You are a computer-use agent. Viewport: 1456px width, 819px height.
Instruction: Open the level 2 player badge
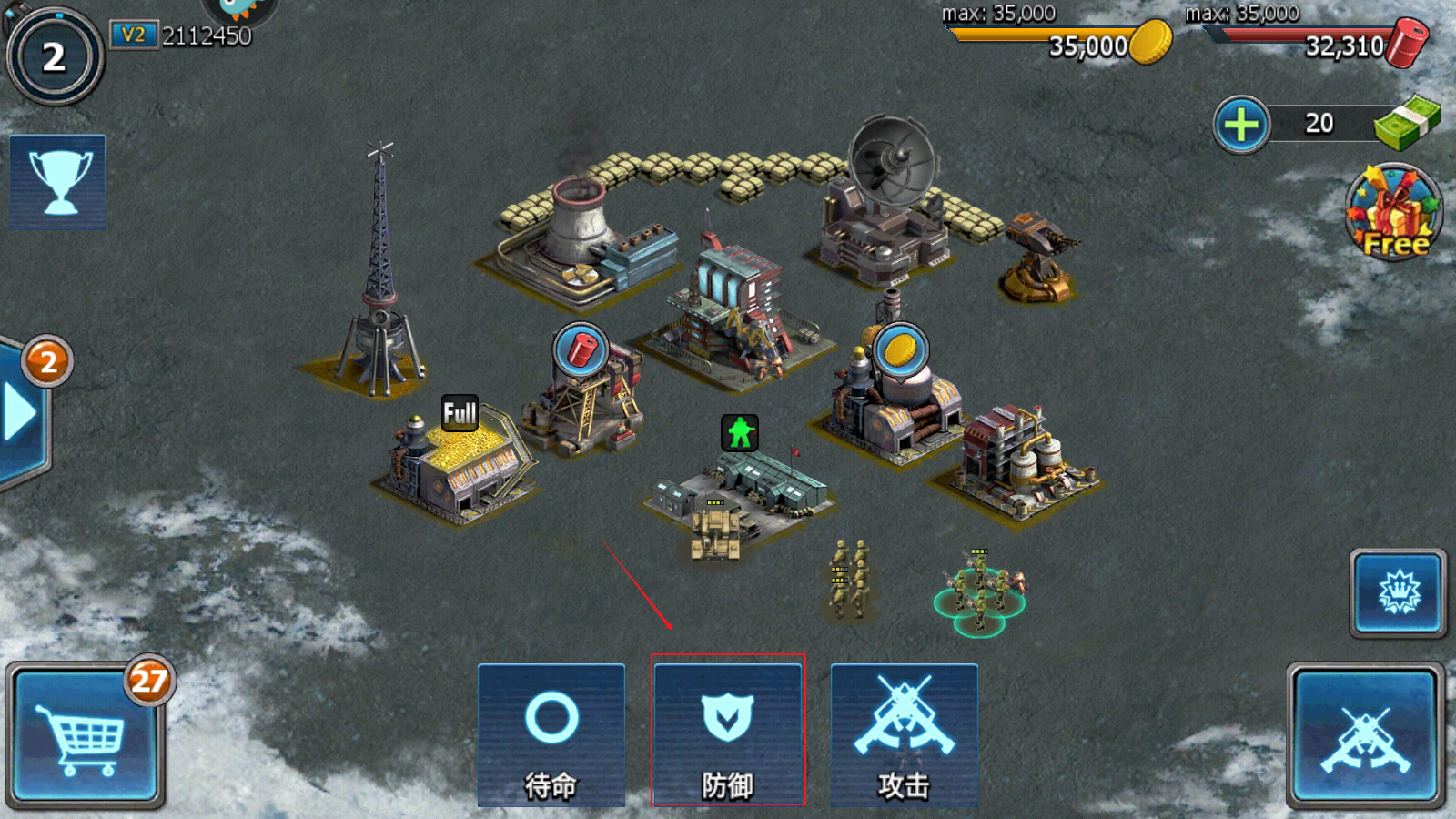[55, 57]
